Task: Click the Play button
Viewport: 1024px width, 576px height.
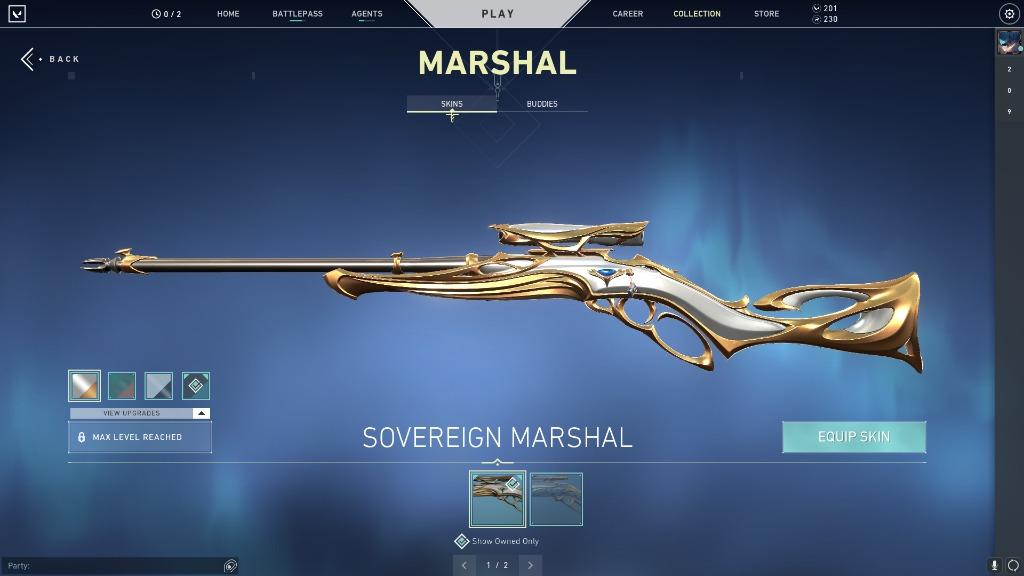Action: coord(497,14)
